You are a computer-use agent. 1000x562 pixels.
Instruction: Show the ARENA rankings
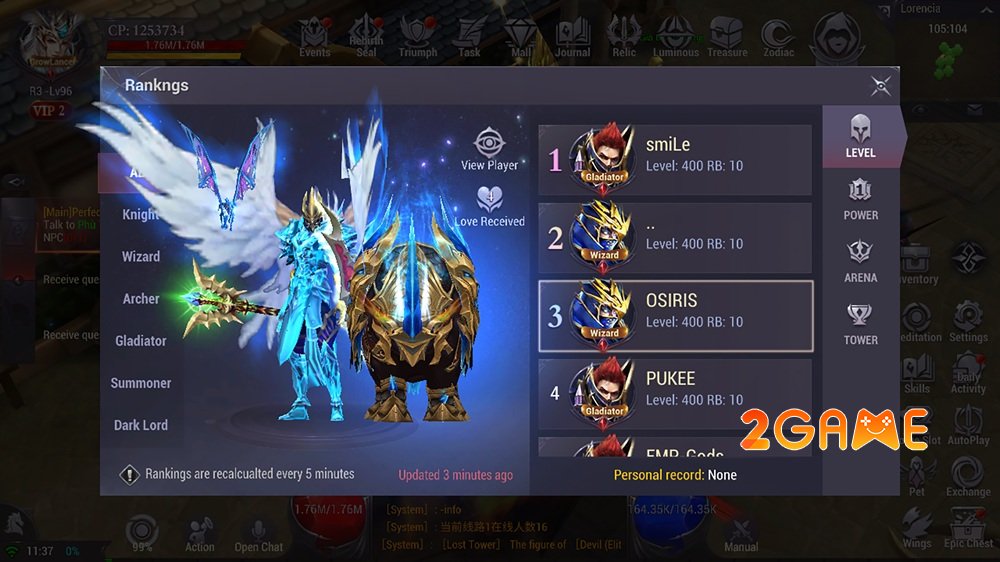click(x=860, y=261)
